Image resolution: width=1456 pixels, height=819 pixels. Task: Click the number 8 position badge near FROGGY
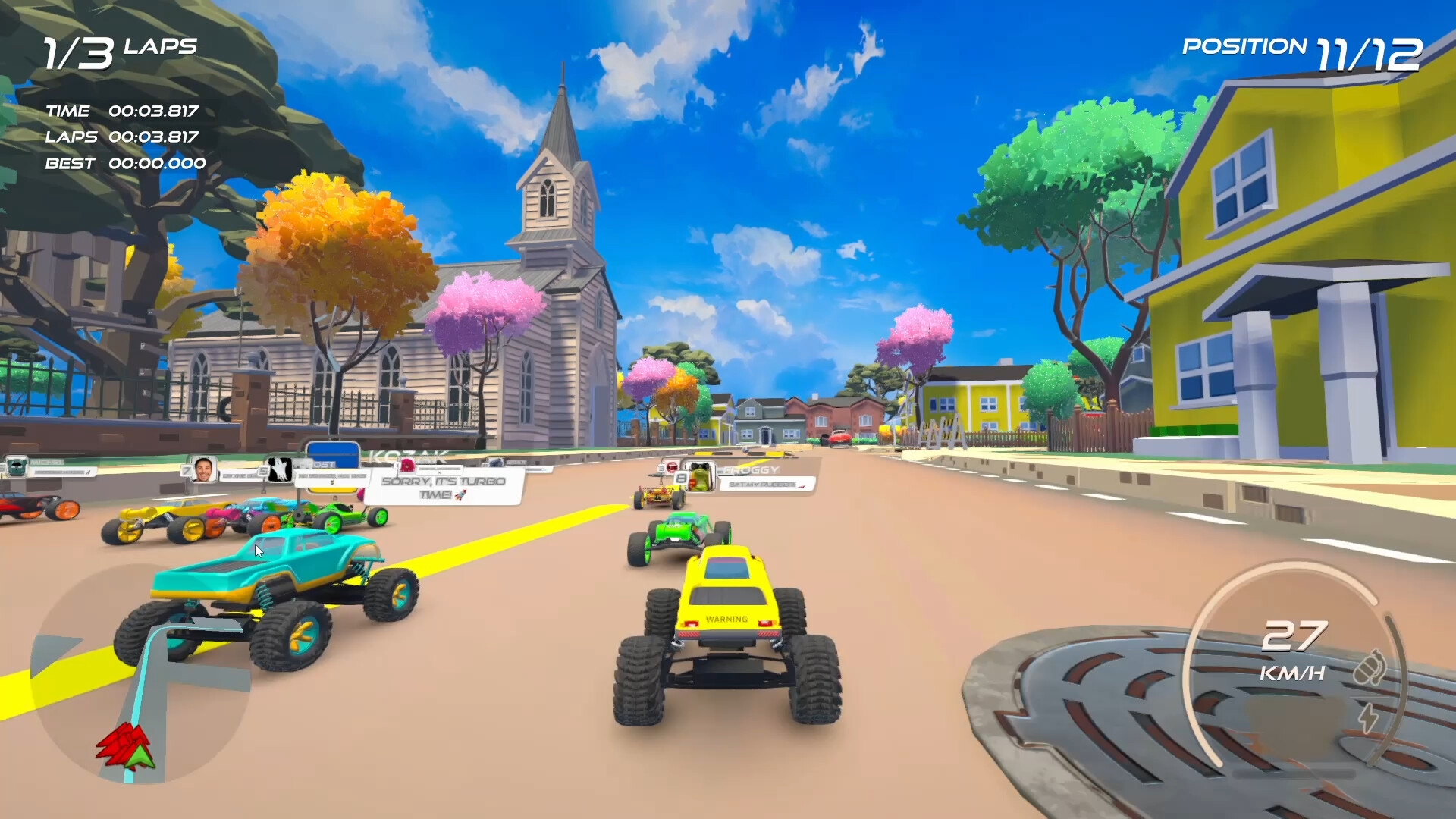pos(680,479)
